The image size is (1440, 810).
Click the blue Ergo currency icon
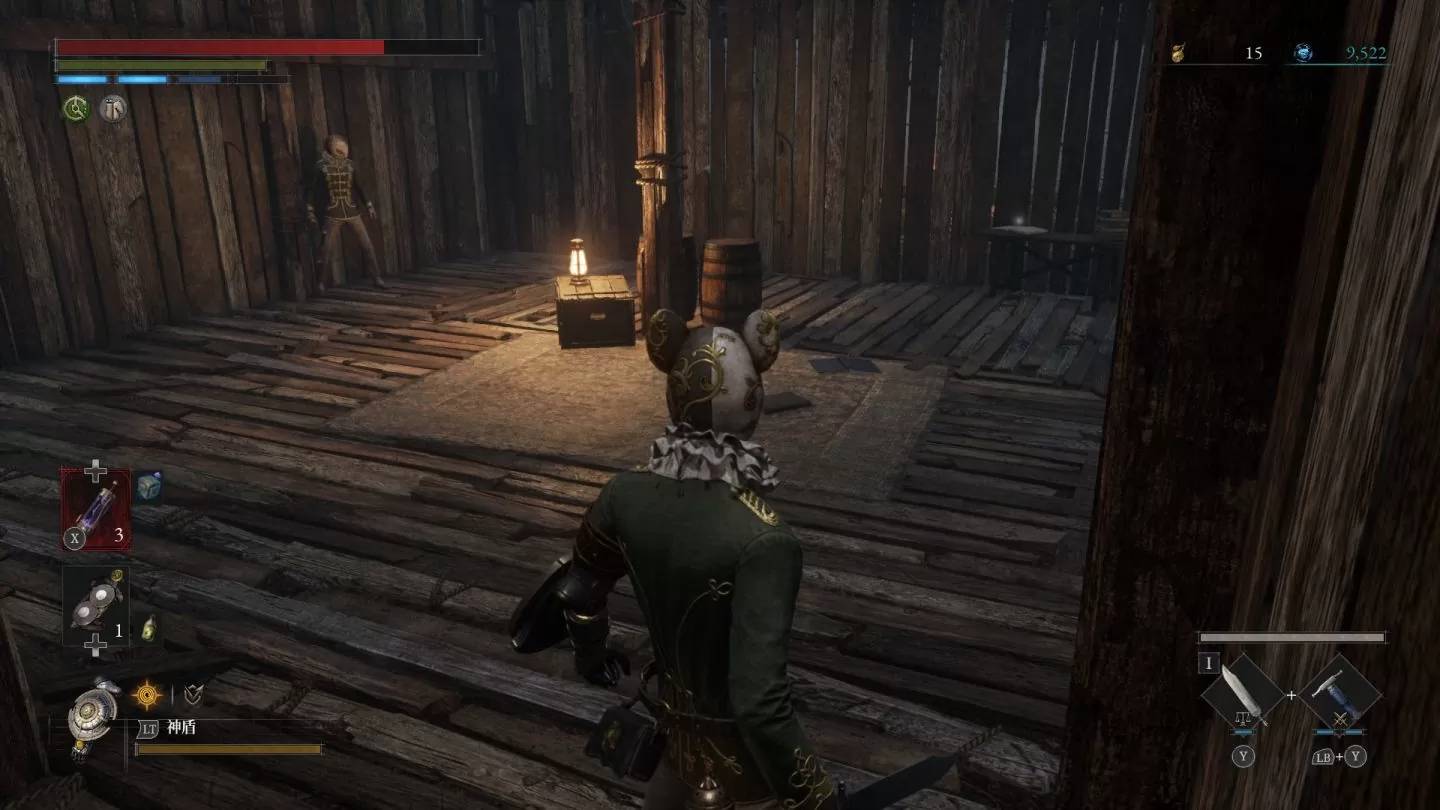point(1303,53)
